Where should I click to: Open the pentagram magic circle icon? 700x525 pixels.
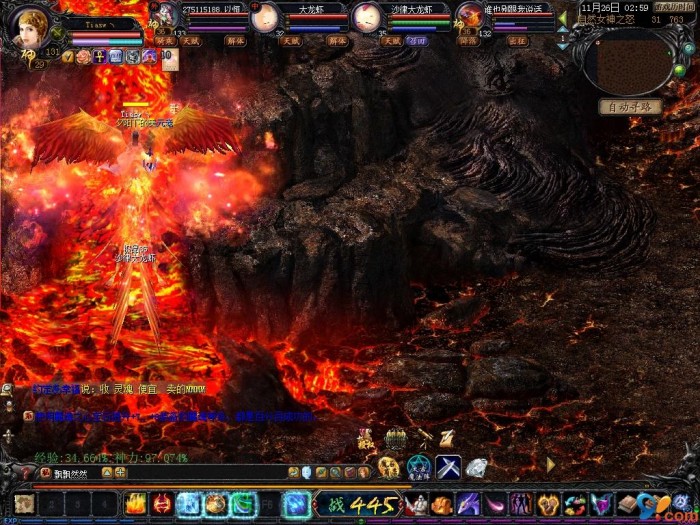pyautogui.click(x=419, y=467)
